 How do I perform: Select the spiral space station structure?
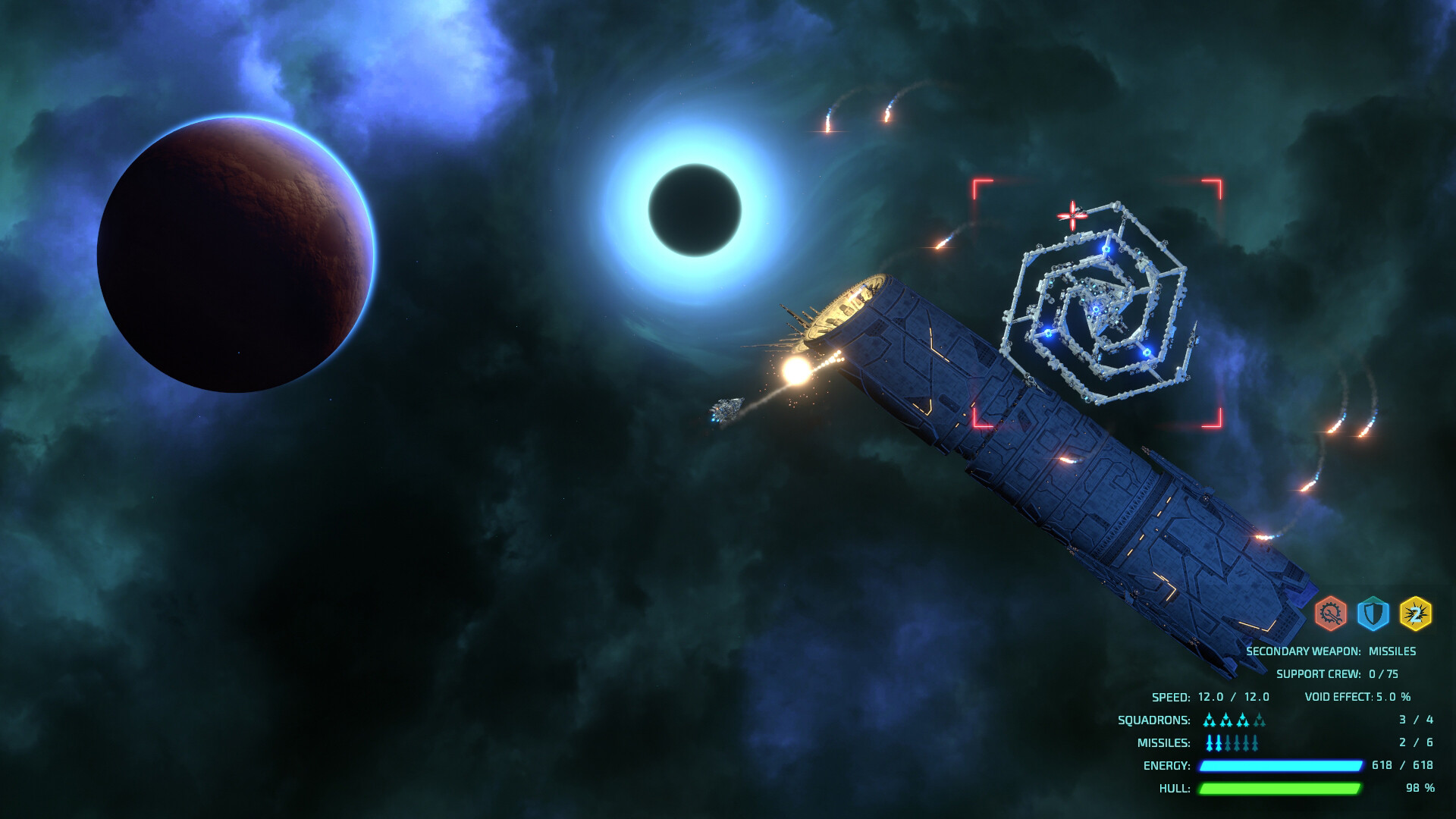[1100, 303]
